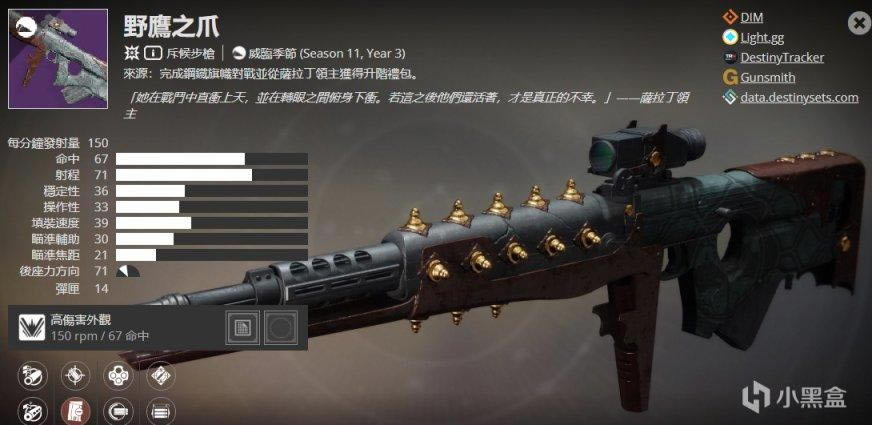
Task: Select the four-circle revolver cylinder perk
Action: (118, 376)
